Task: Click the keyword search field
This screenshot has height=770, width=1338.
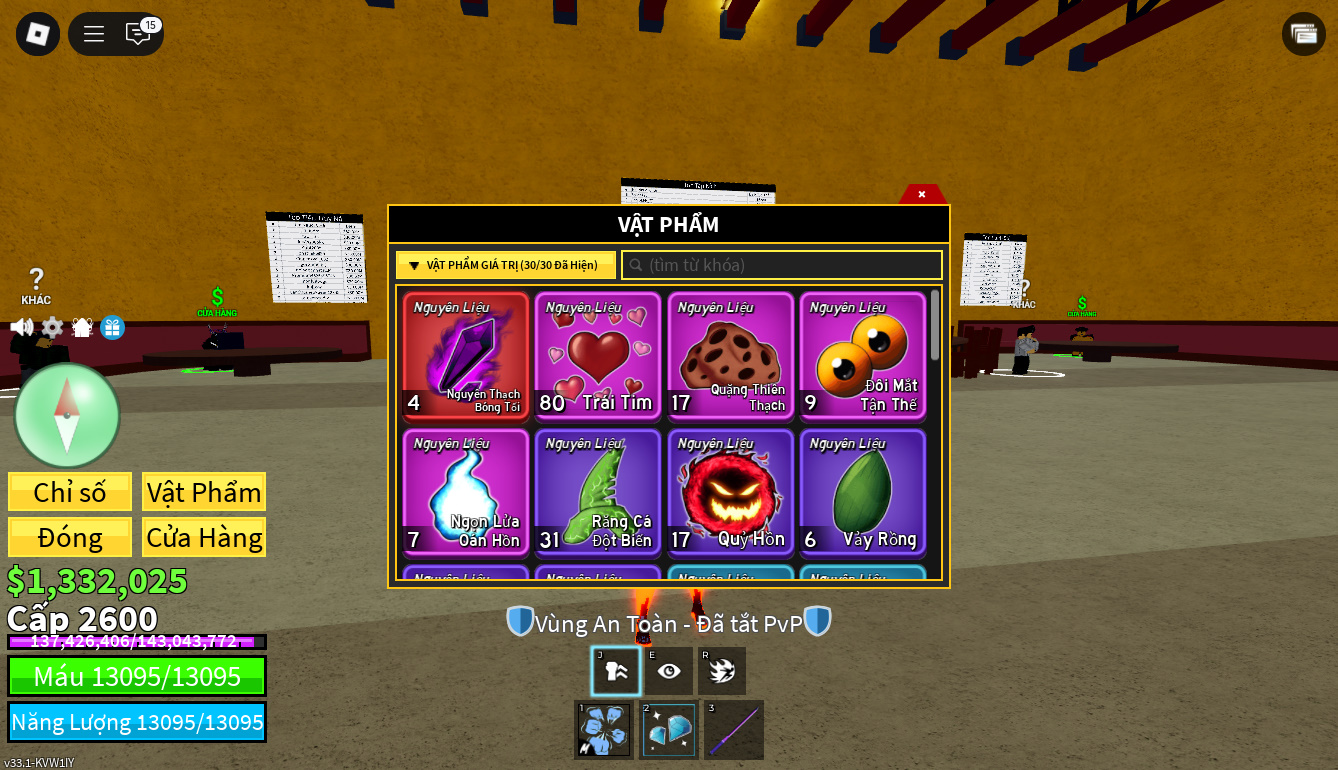Action: point(782,265)
